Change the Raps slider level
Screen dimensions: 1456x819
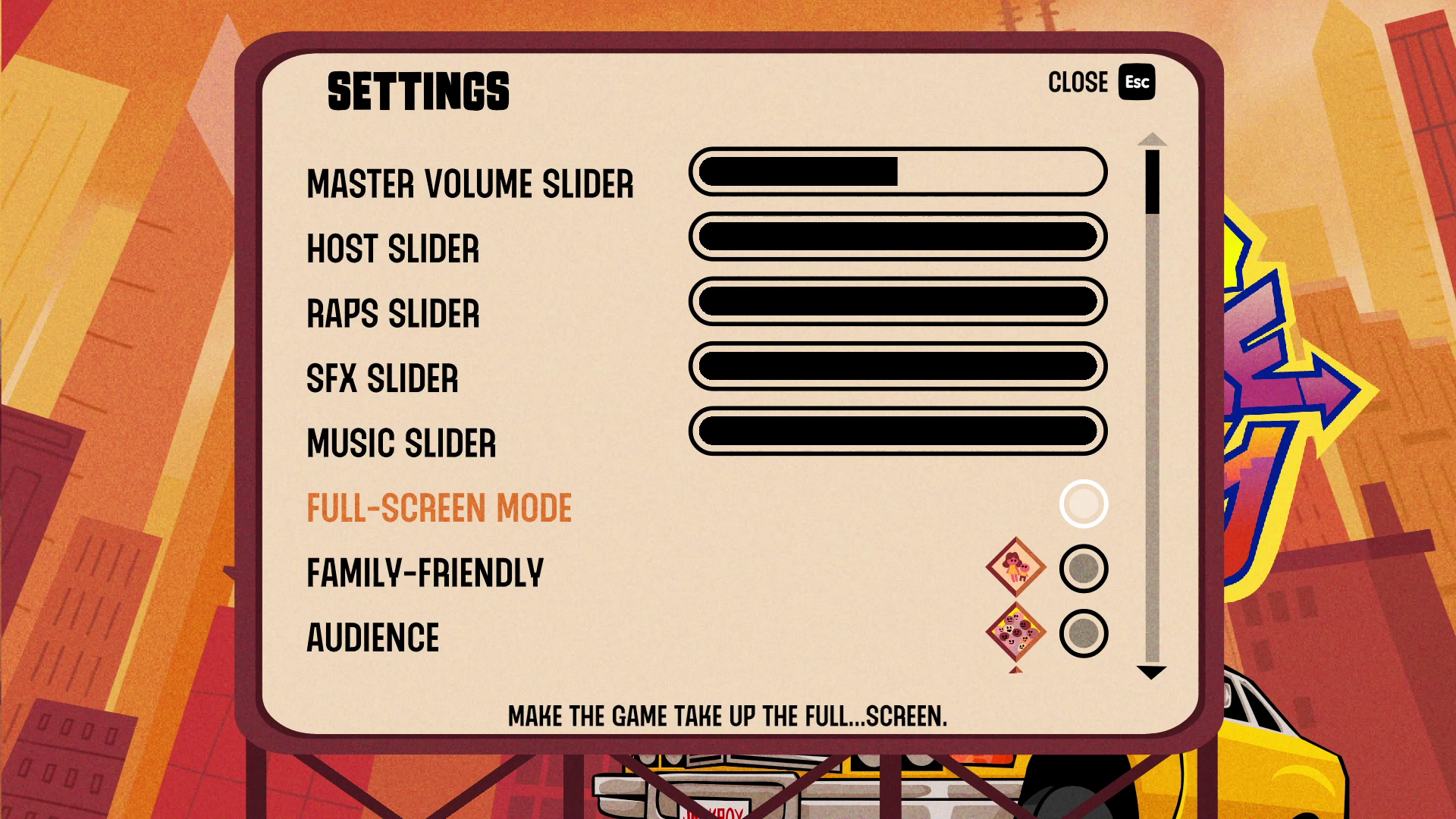point(897,302)
